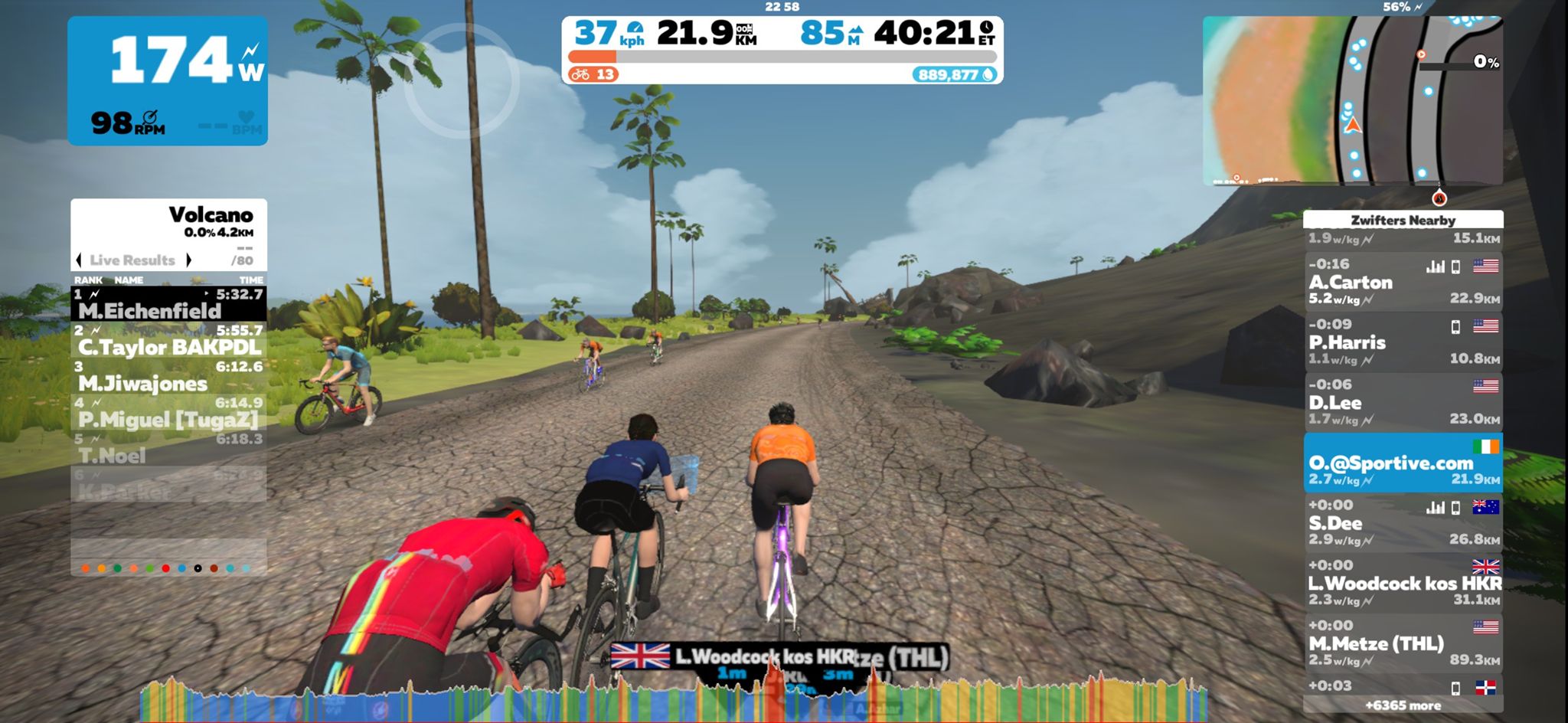
Task: View rider P.Harris in nearby list
Action: click(1403, 342)
